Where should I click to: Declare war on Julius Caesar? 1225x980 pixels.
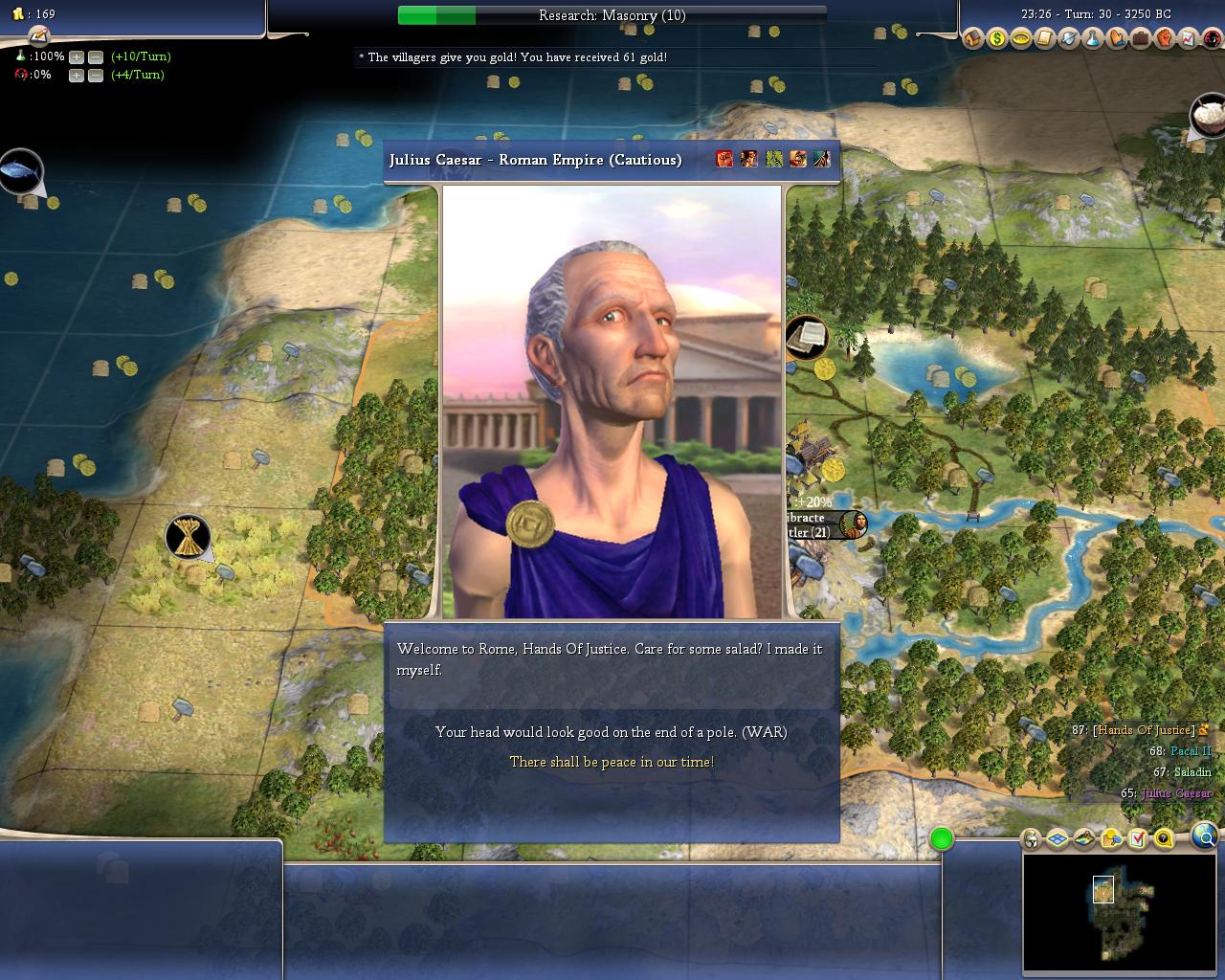(x=611, y=732)
